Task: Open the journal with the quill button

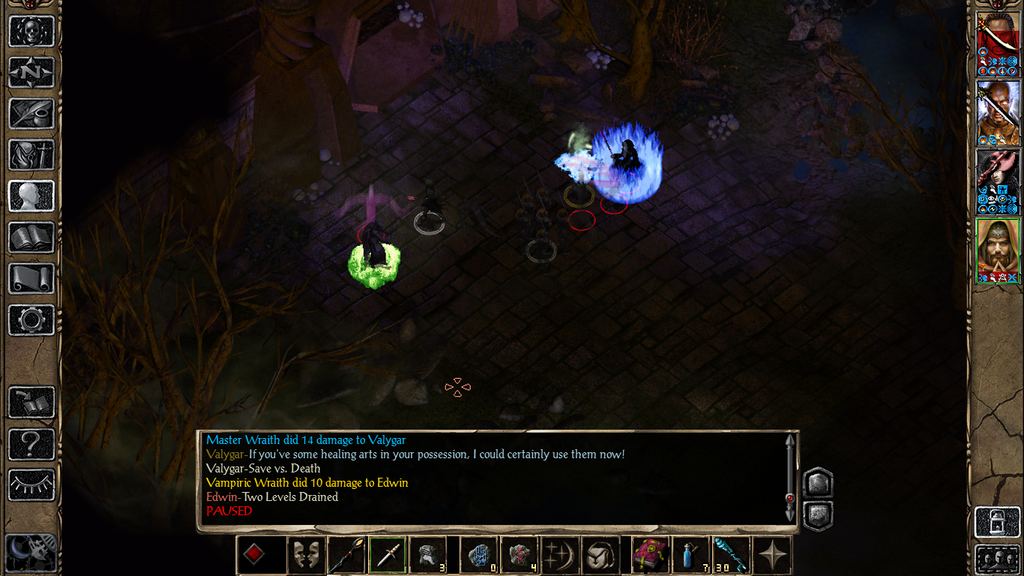Action: [31, 113]
